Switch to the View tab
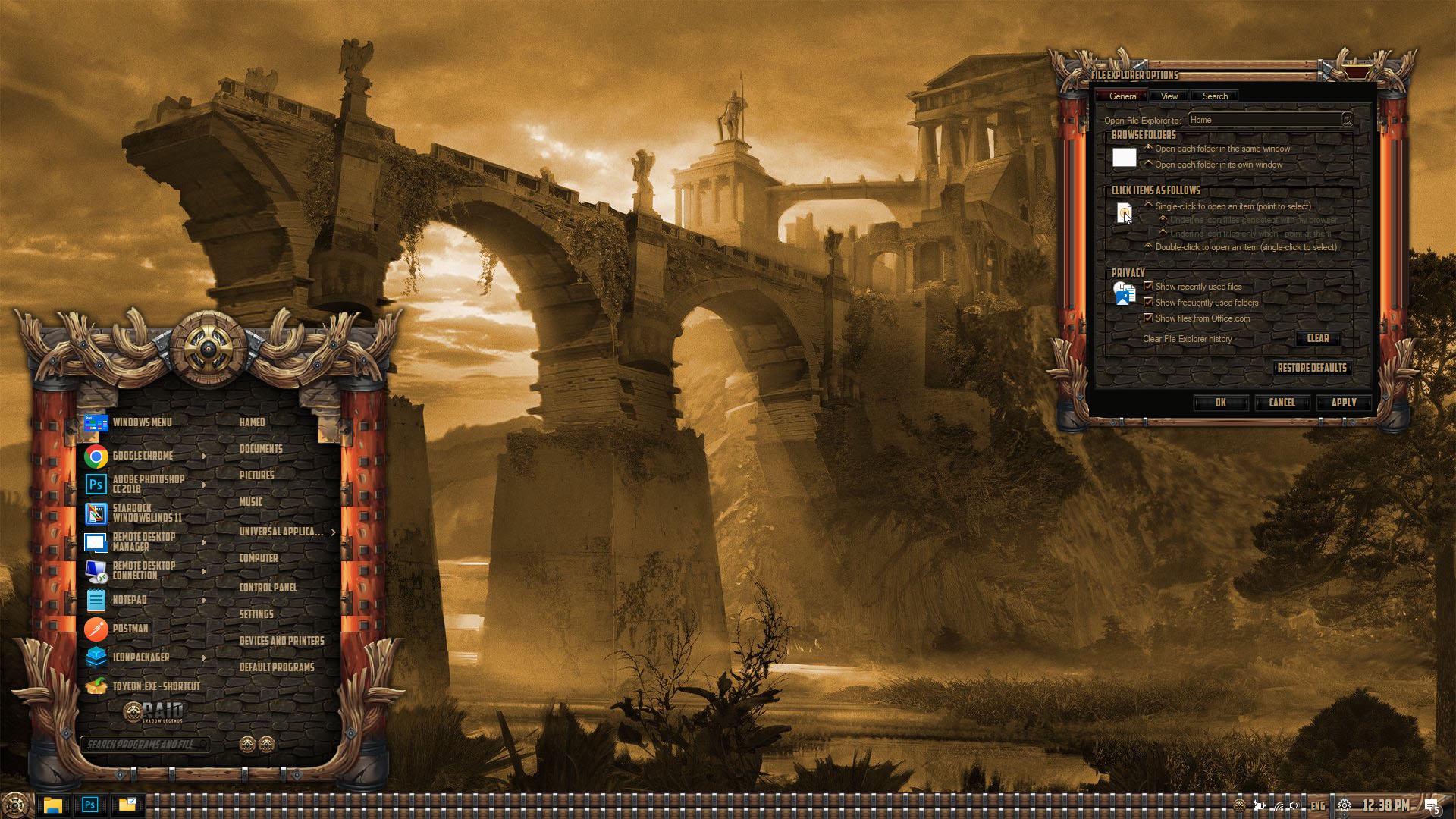Viewport: 1456px width, 819px height. click(x=1169, y=96)
